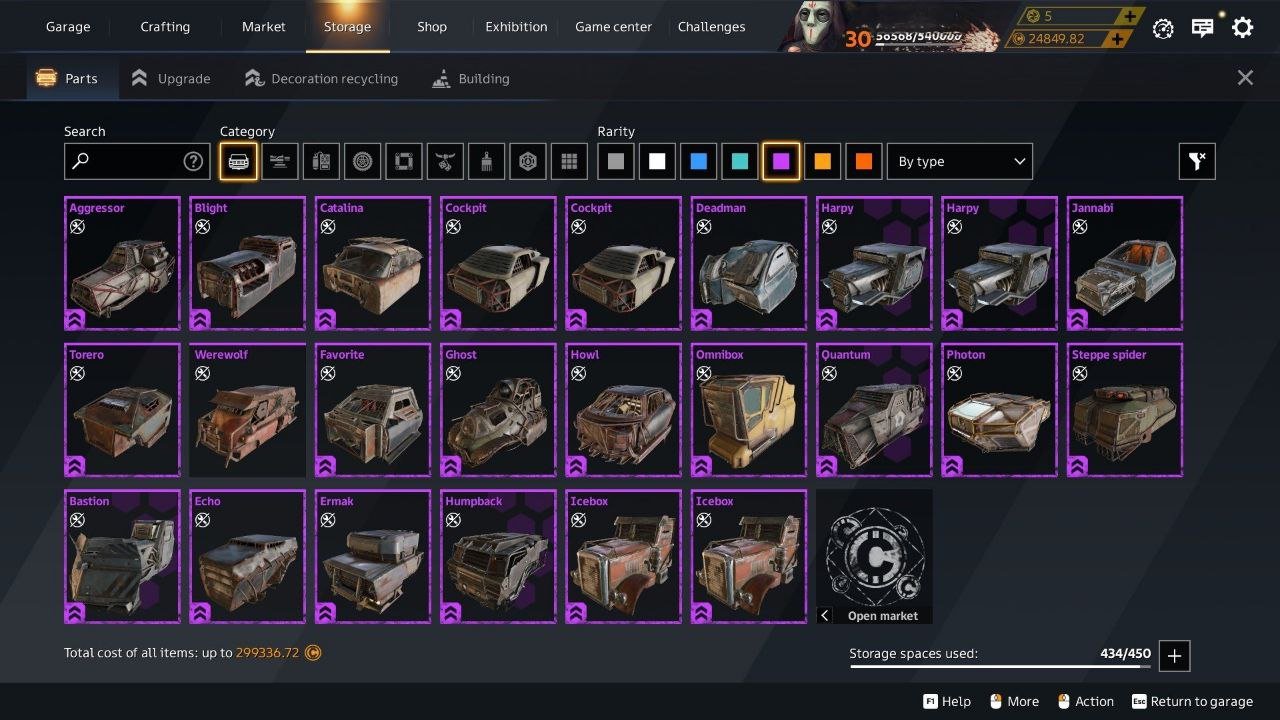
Task: Click the Open market tile
Action: [874, 556]
